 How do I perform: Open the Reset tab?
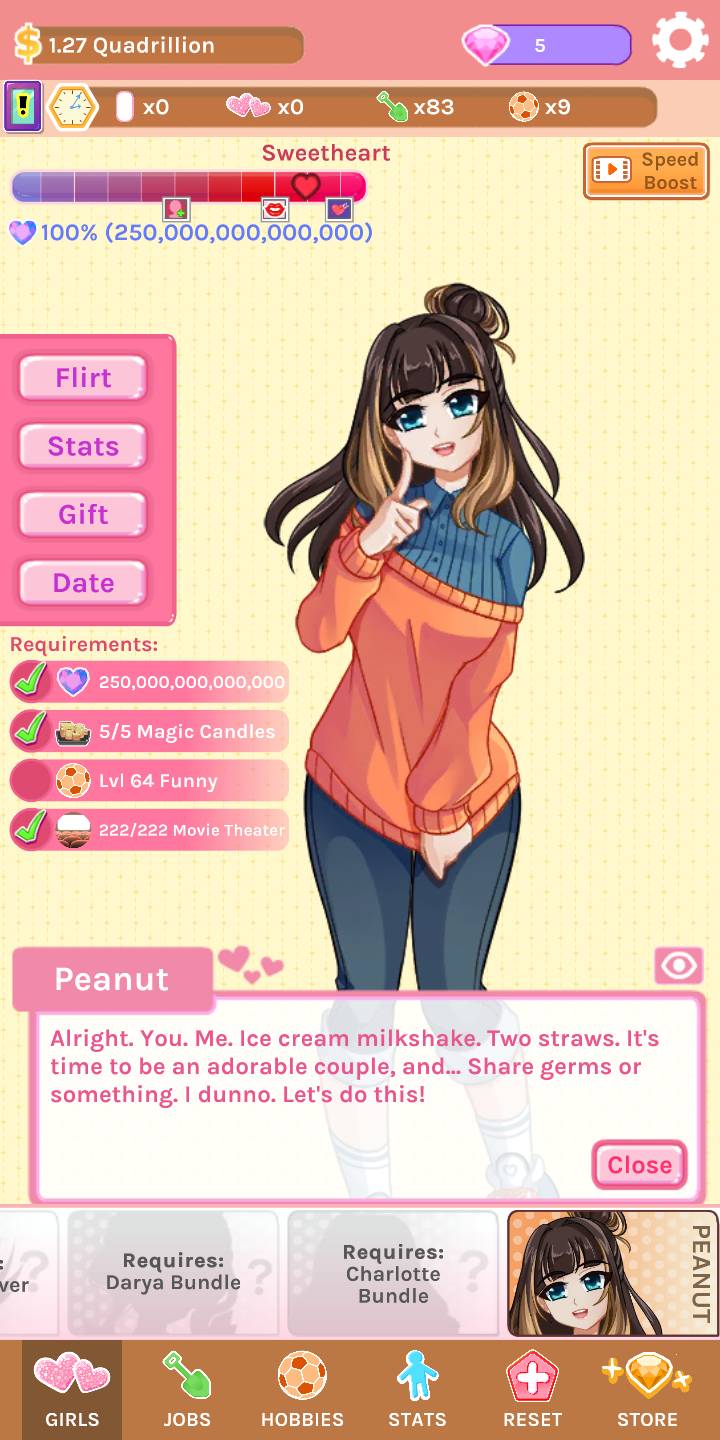pos(532,1390)
